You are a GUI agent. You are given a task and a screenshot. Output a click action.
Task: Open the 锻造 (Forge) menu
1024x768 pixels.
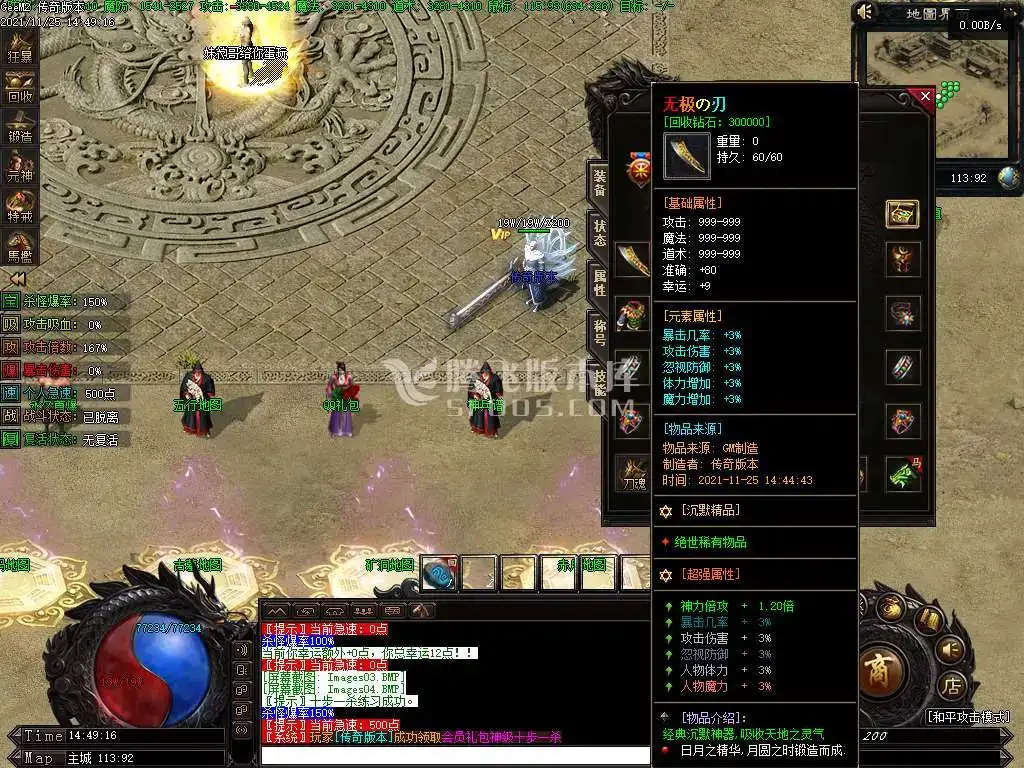coord(20,128)
